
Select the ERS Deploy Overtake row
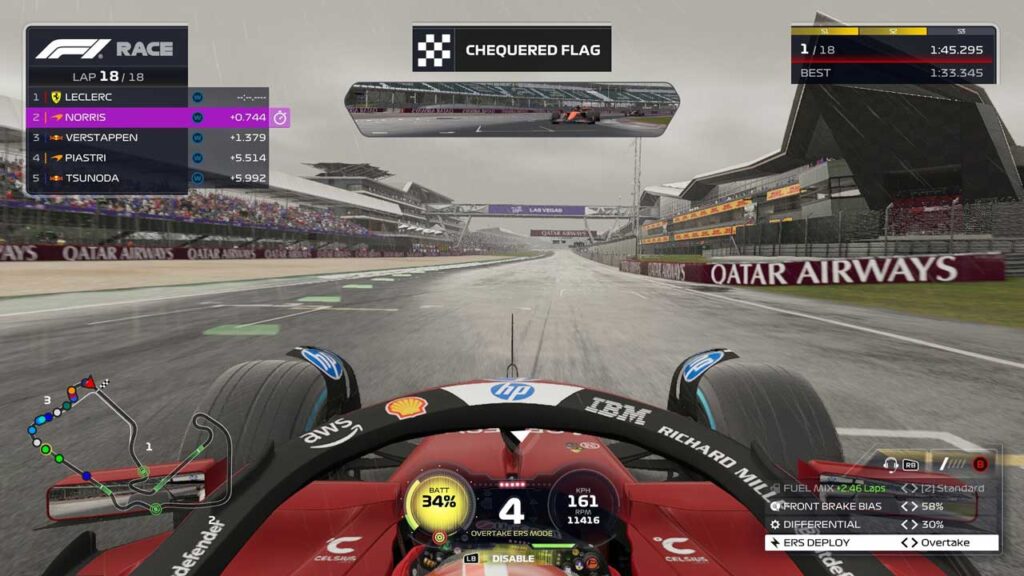click(882, 543)
